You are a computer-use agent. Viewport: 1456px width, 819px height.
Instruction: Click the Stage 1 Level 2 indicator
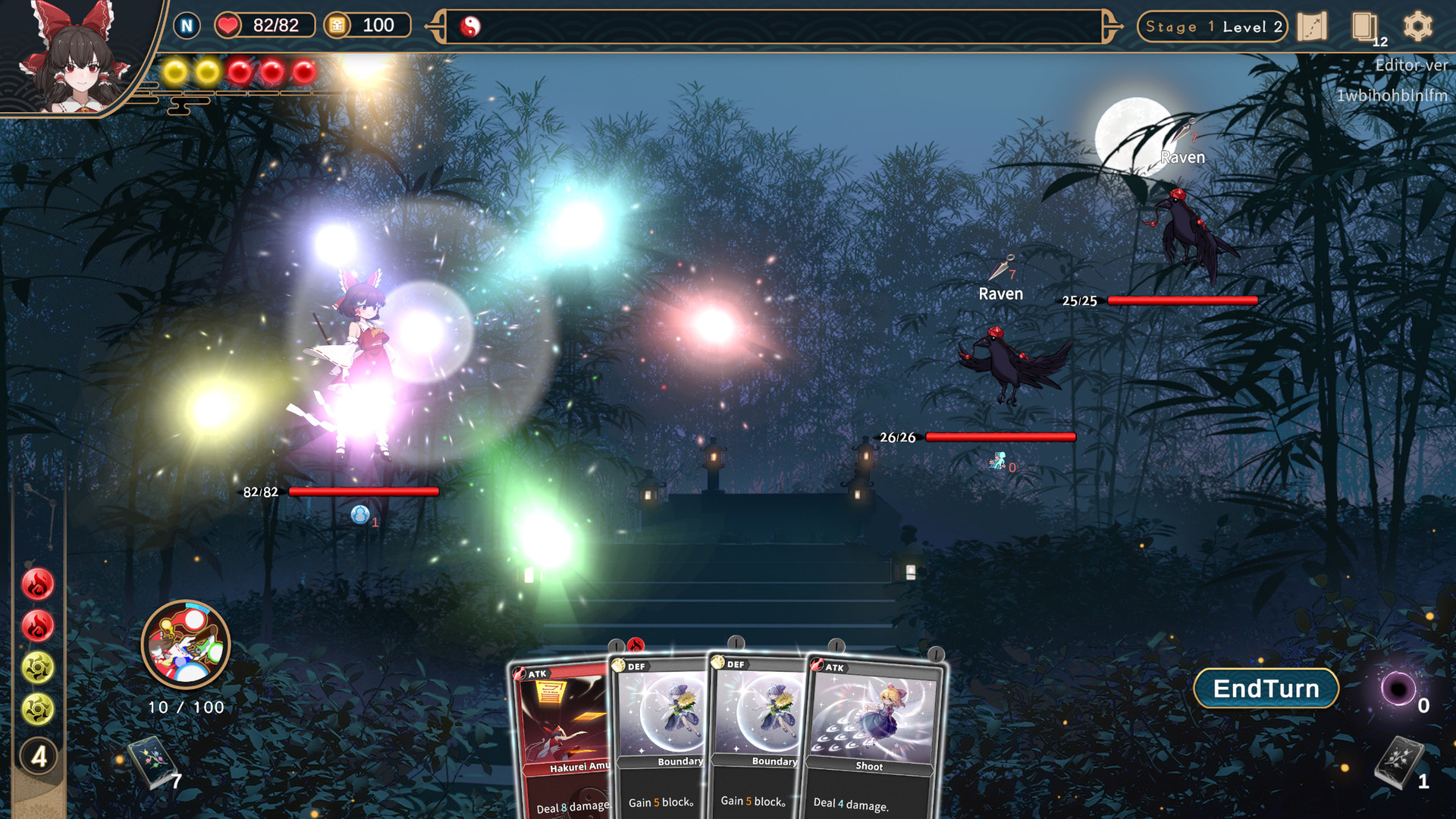[x=1211, y=27]
